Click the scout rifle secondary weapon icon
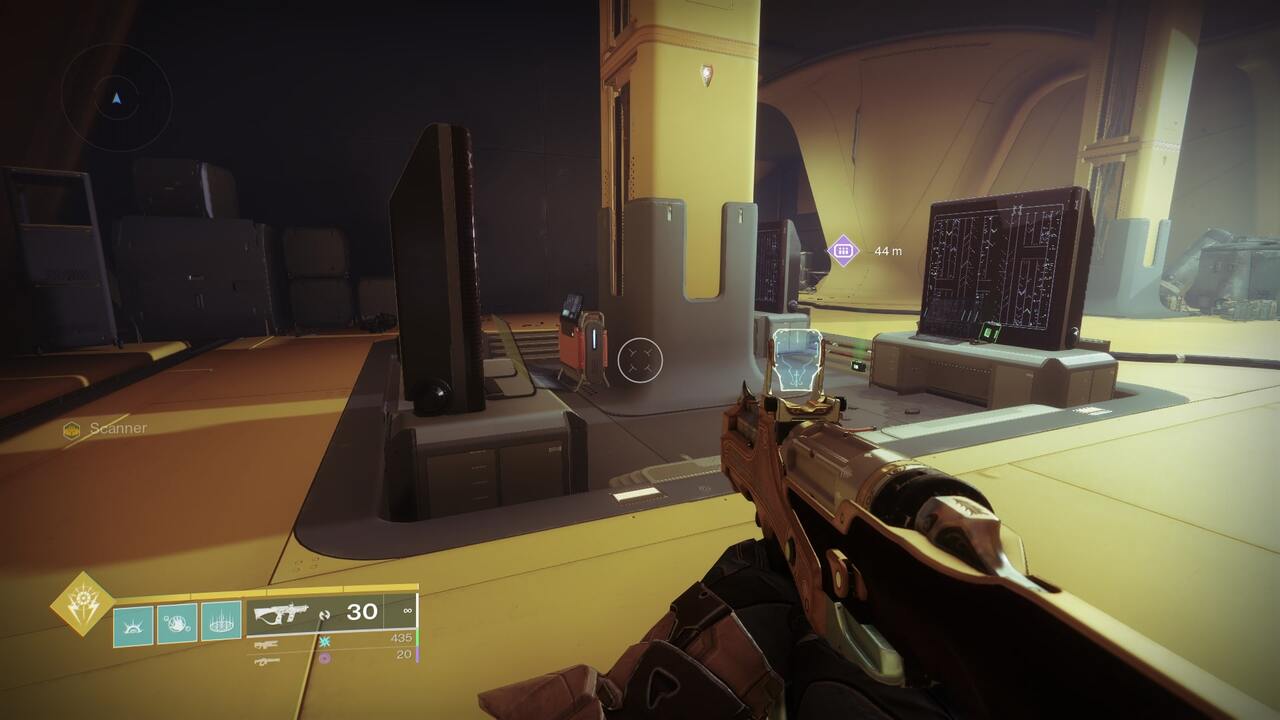Image resolution: width=1280 pixels, height=720 pixels. pos(267,645)
